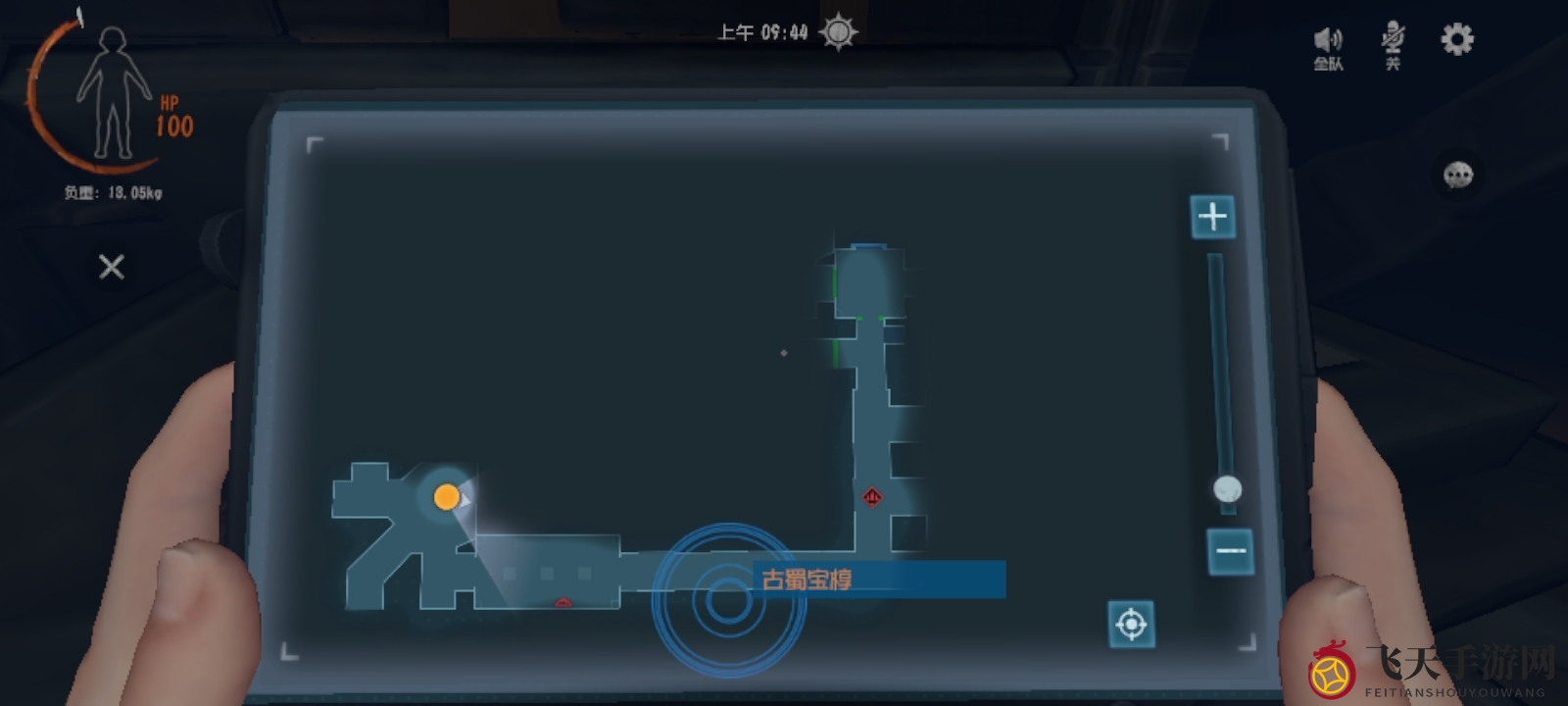This screenshot has height=706, width=1568.
Task: Zoom in the map with the plus button
Action: pos(1212,216)
